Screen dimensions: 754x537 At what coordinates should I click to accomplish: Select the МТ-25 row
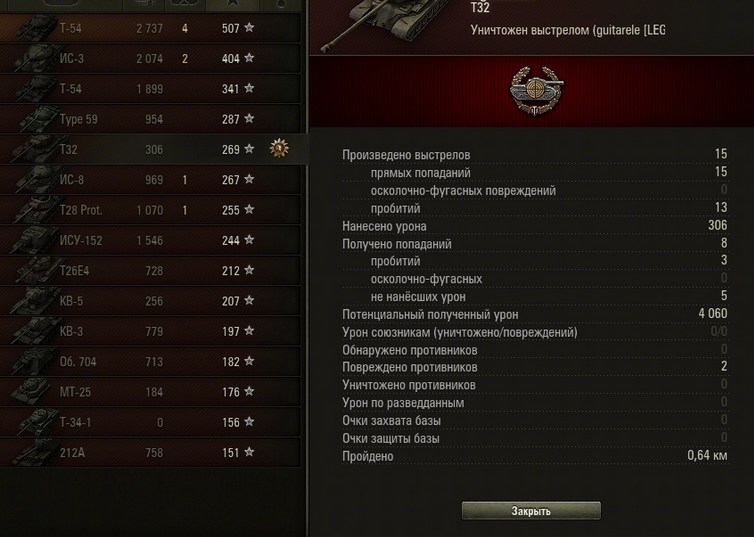pos(150,392)
